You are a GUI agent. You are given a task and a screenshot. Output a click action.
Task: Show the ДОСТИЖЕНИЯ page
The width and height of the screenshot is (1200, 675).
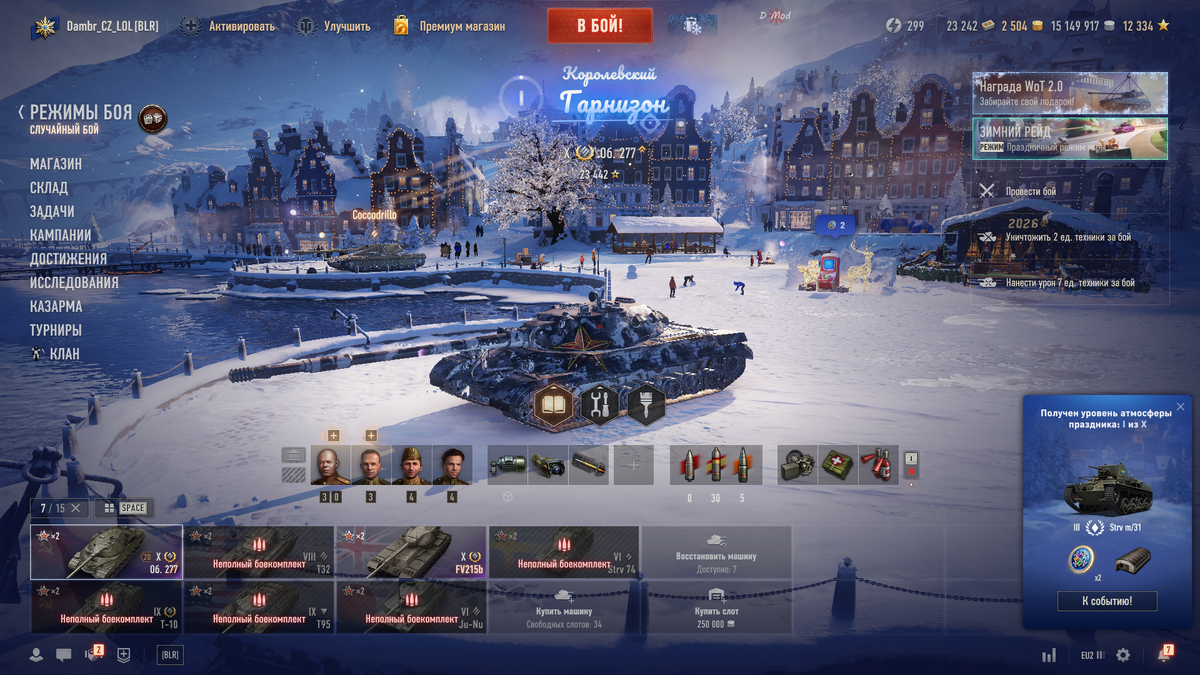(68, 259)
